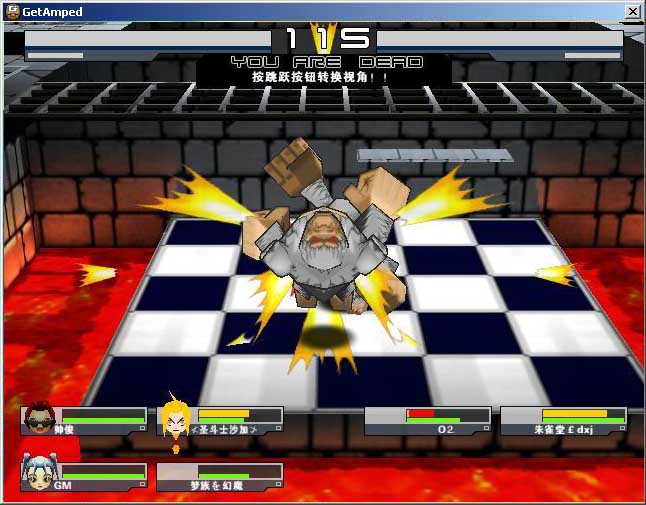
Task: Close the GetAmped window
Action: point(632,11)
